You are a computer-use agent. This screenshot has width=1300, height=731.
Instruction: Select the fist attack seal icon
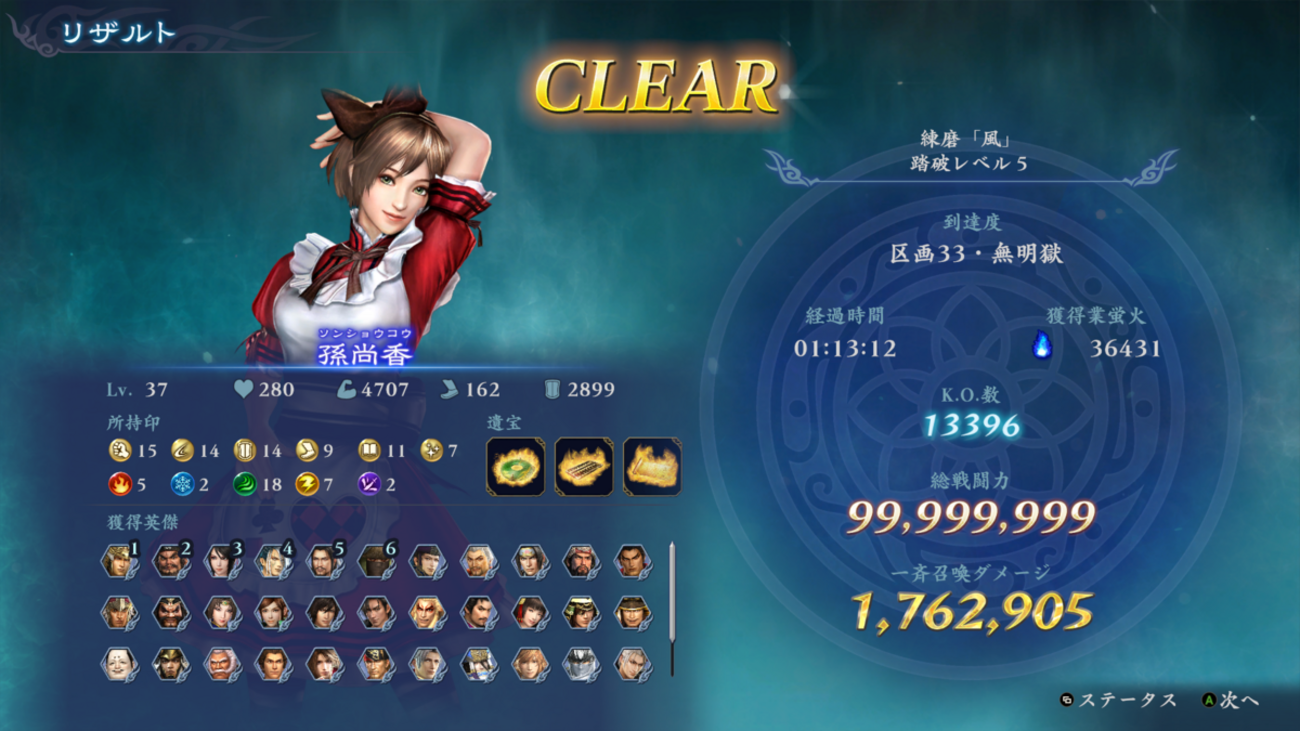120,451
